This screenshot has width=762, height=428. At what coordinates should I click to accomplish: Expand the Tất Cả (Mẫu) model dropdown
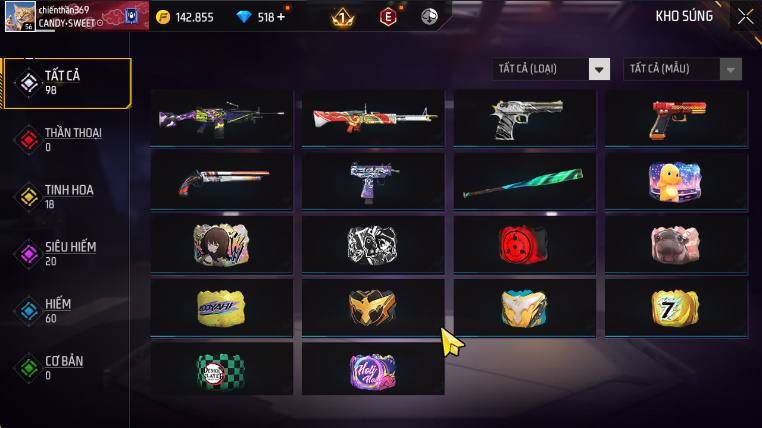(x=683, y=69)
